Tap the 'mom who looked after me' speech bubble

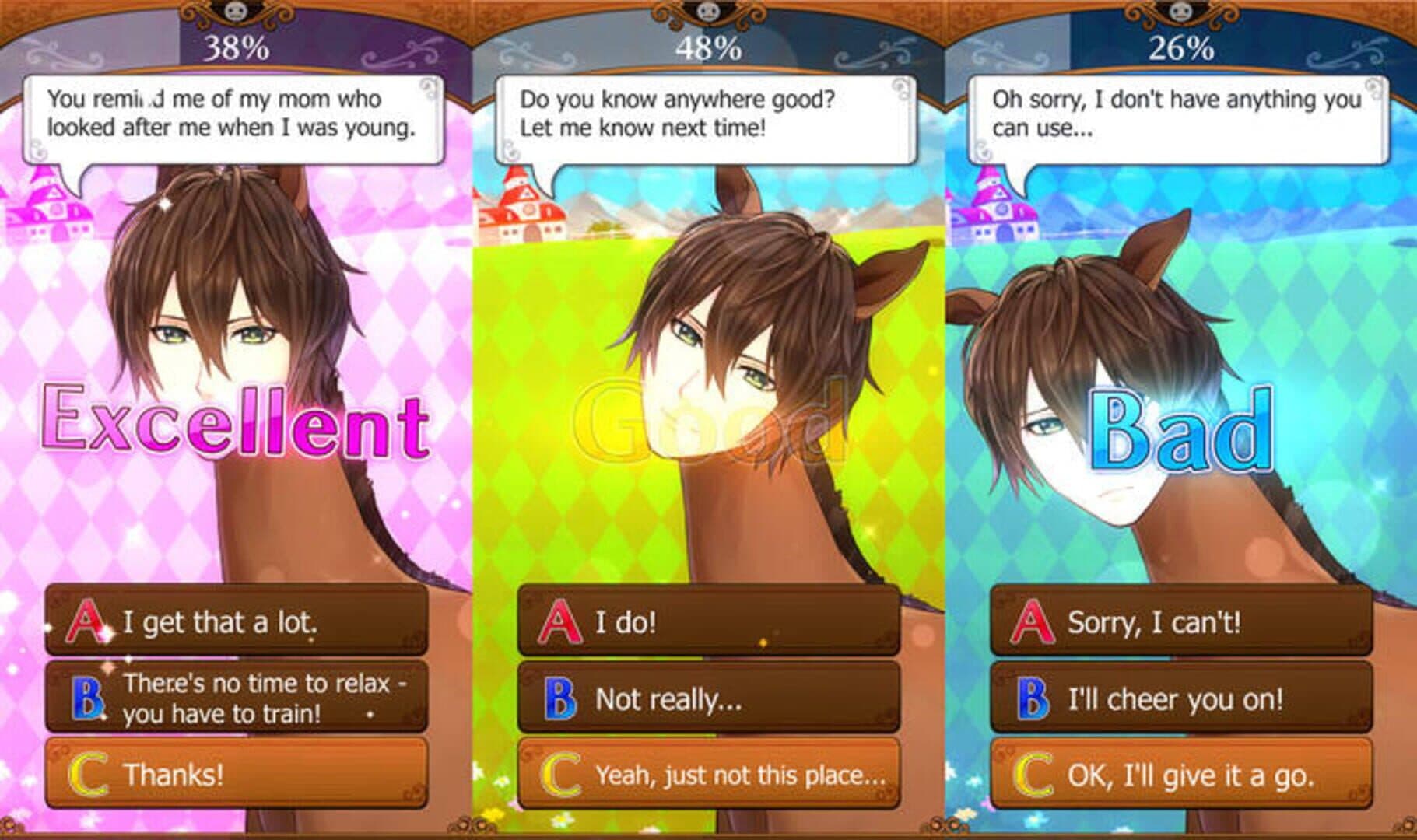point(233,118)
